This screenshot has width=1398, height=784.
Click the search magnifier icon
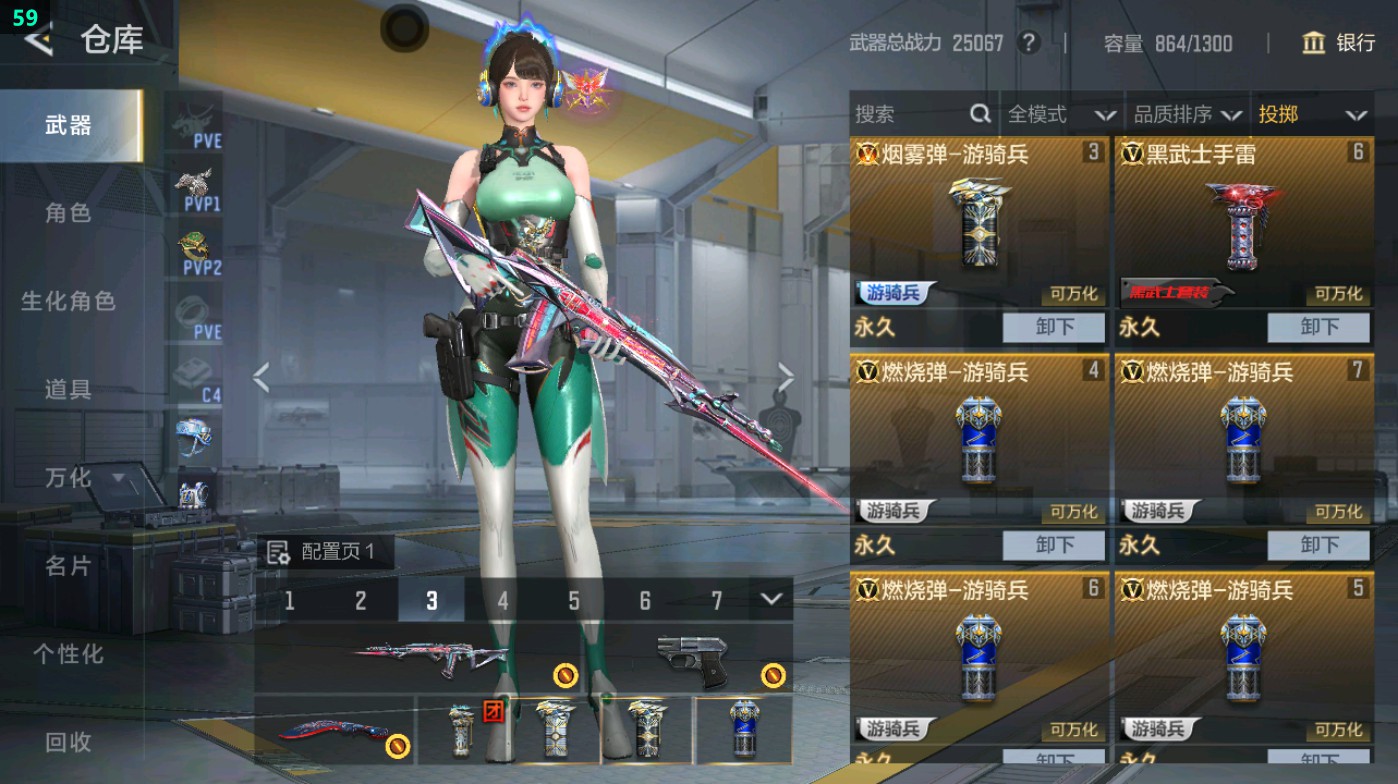(x=979, y=114)
